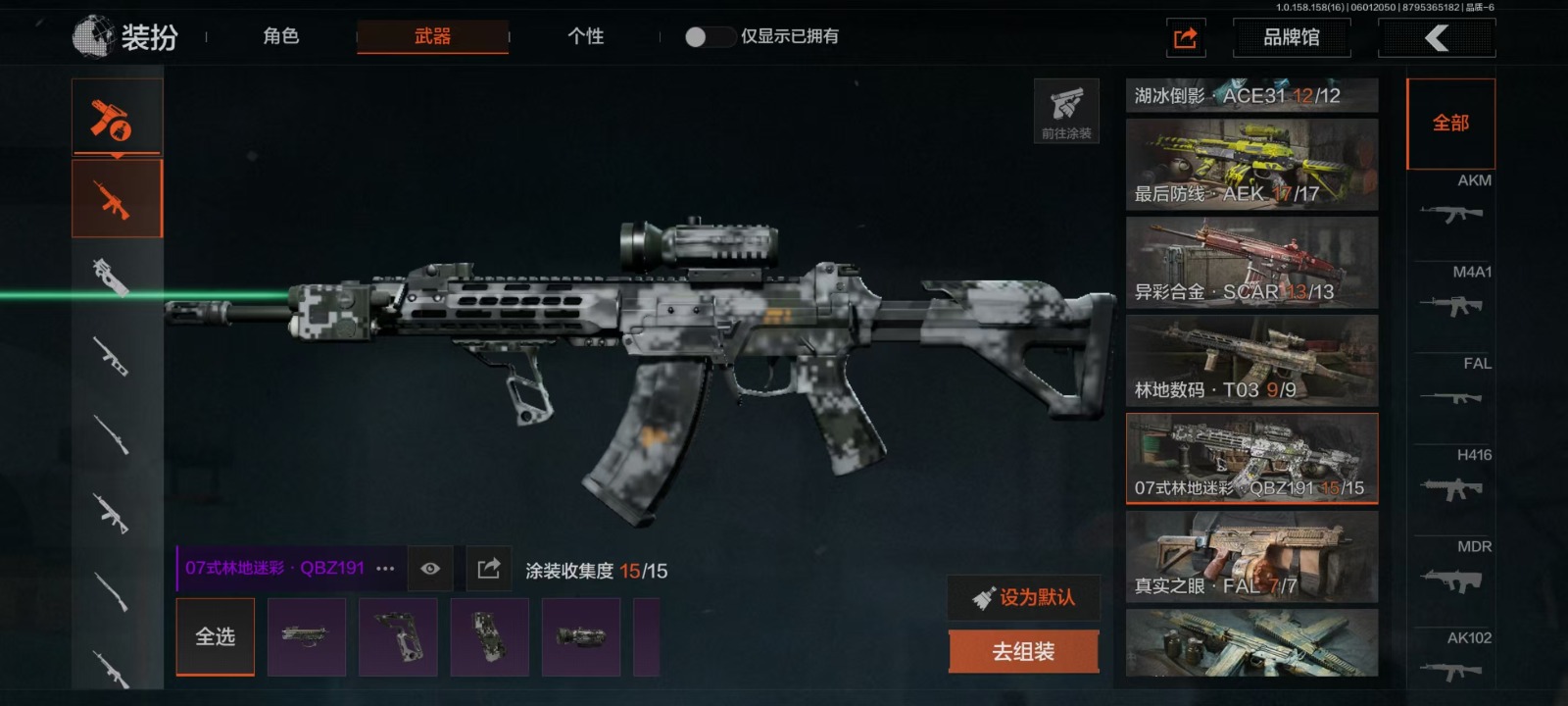
Task: Select the 武器 tab
Action: point(432,36)
